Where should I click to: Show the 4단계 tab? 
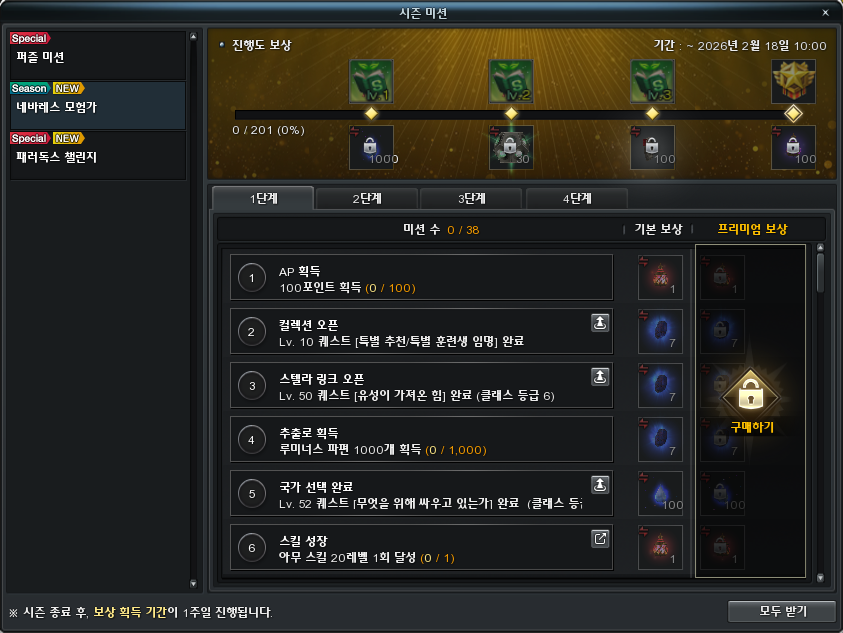click(x=577, y=198)
